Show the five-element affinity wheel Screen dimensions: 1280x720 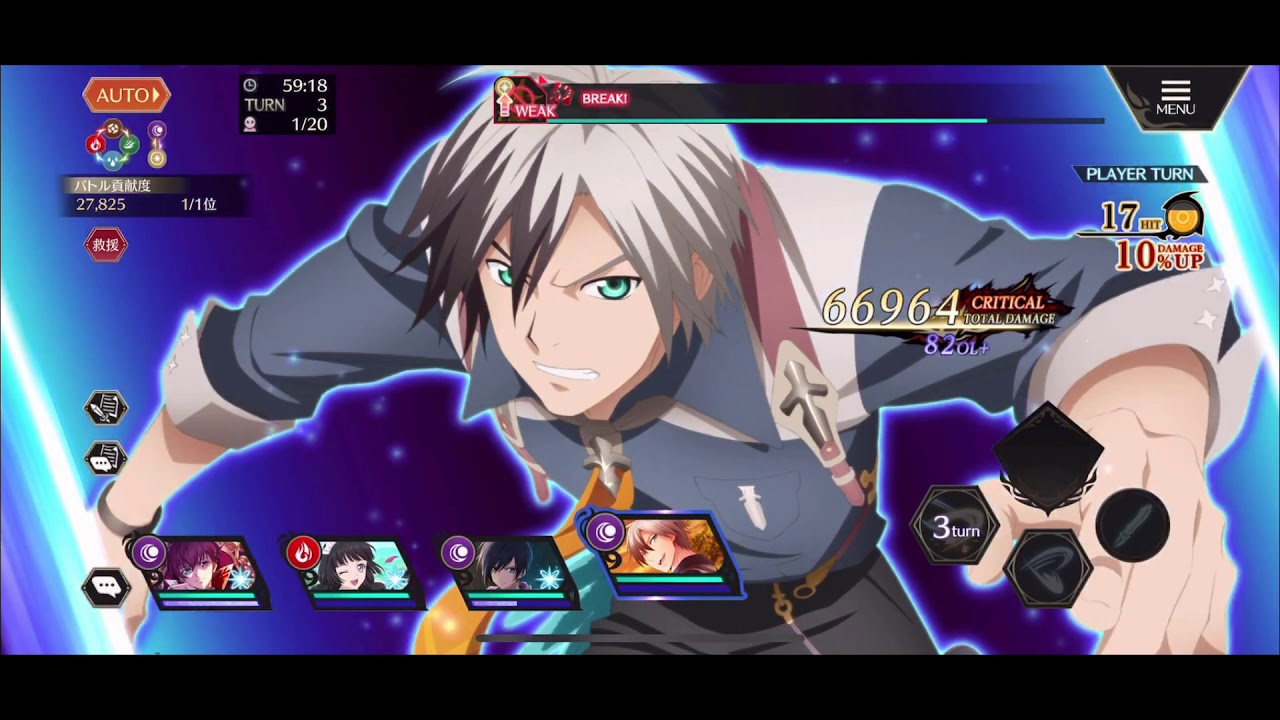point(112,145)
